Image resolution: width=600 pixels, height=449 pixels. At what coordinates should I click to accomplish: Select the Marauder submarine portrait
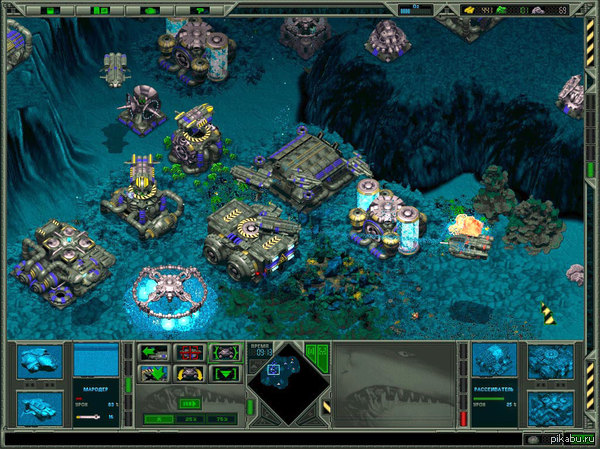[x=41, y=362]
